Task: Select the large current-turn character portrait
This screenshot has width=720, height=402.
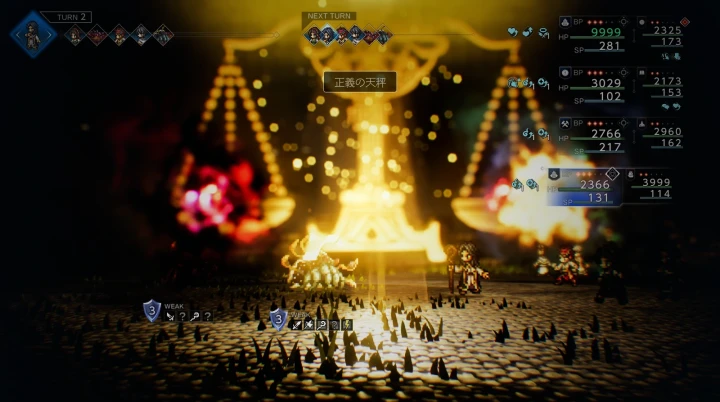Action: 35,33
